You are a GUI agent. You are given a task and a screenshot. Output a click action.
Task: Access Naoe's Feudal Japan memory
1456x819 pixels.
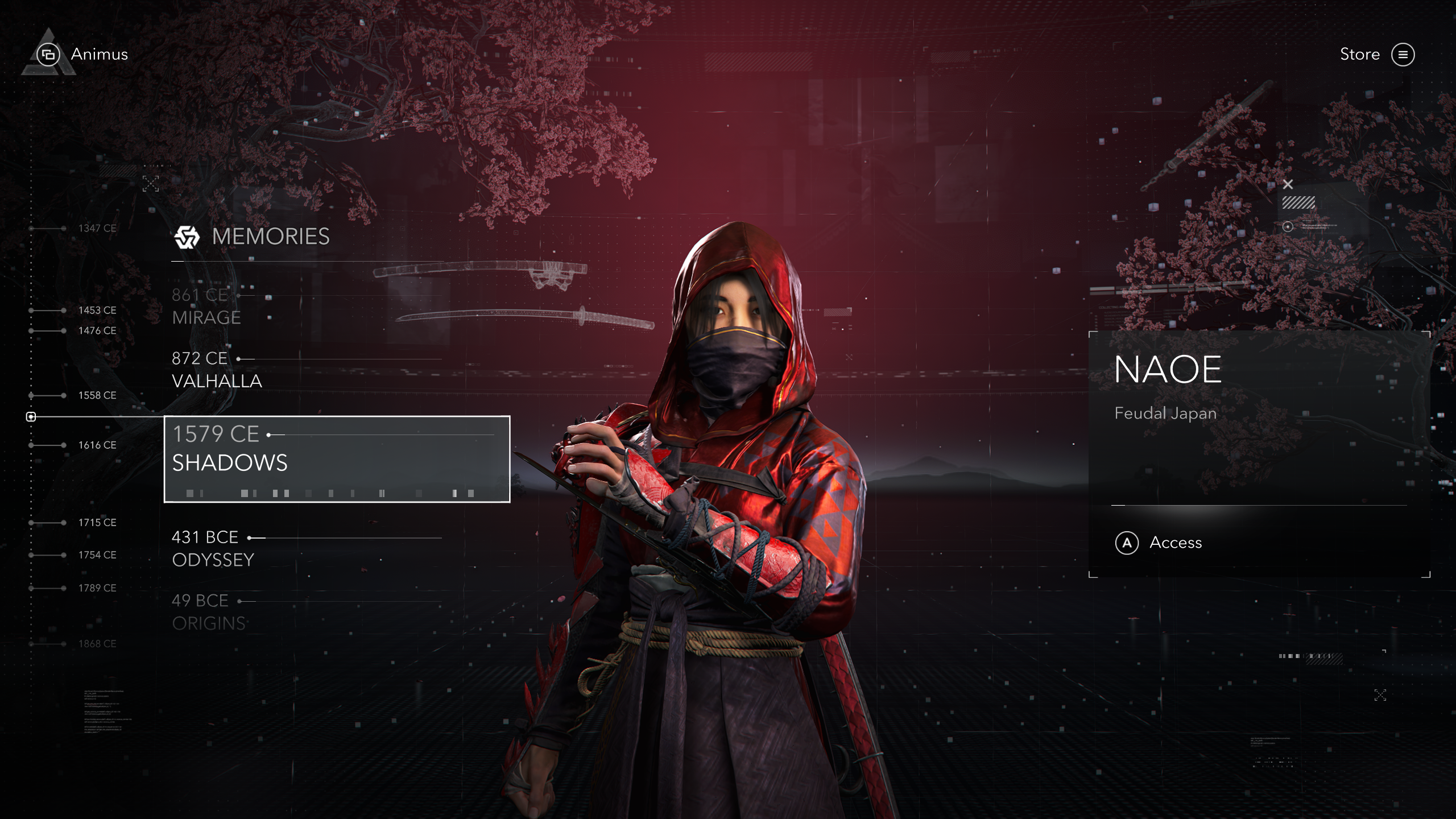point(1159,543)
